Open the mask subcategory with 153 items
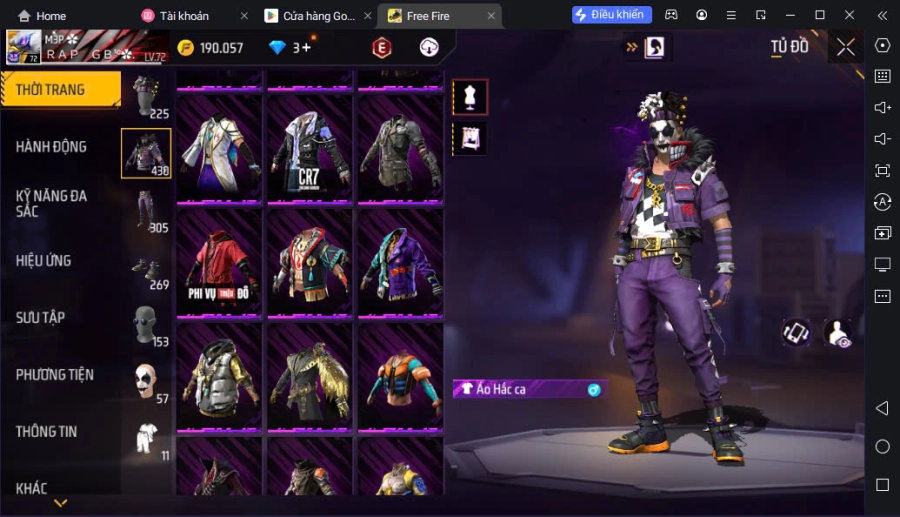 click(x=147, y=324)
